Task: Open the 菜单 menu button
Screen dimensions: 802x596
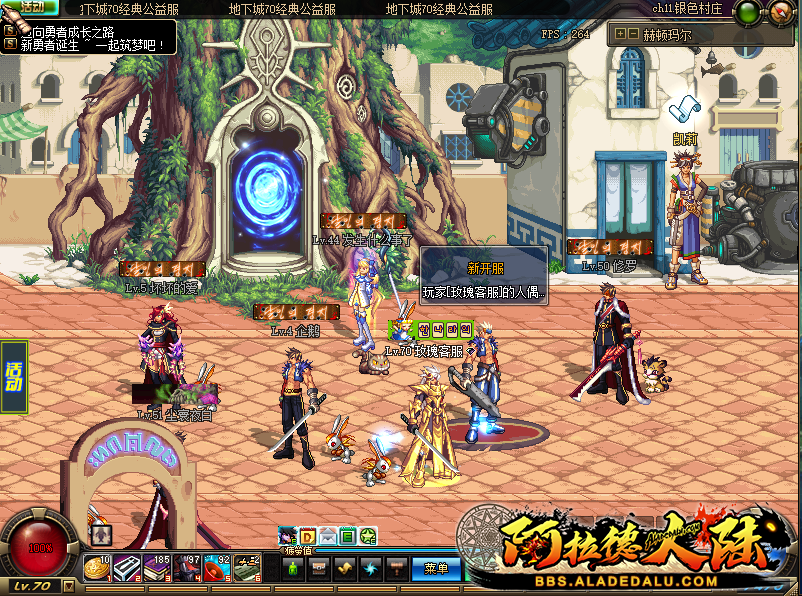Action: 436,569
